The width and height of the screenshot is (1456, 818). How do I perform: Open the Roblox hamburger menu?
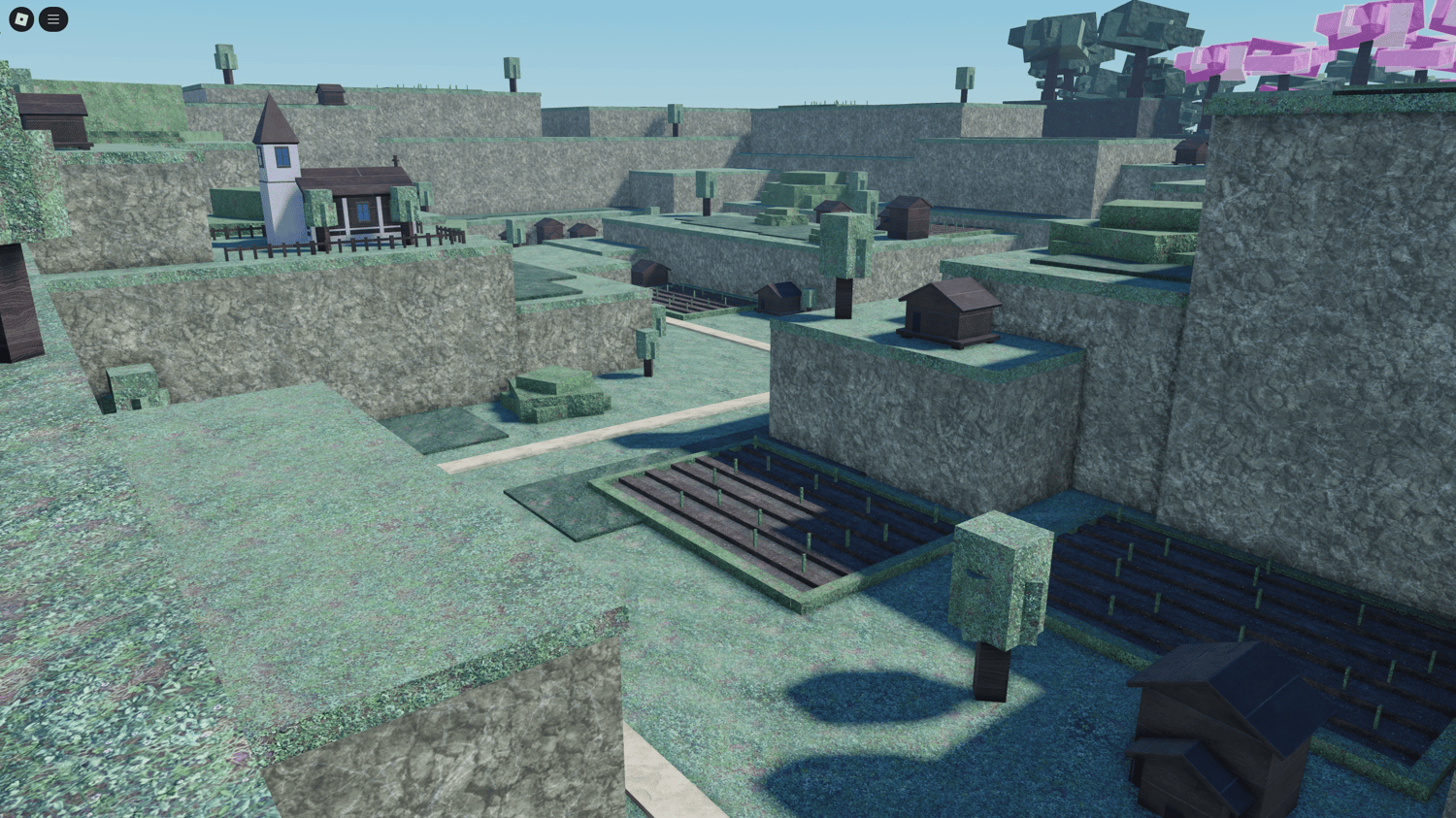[53, 18]
